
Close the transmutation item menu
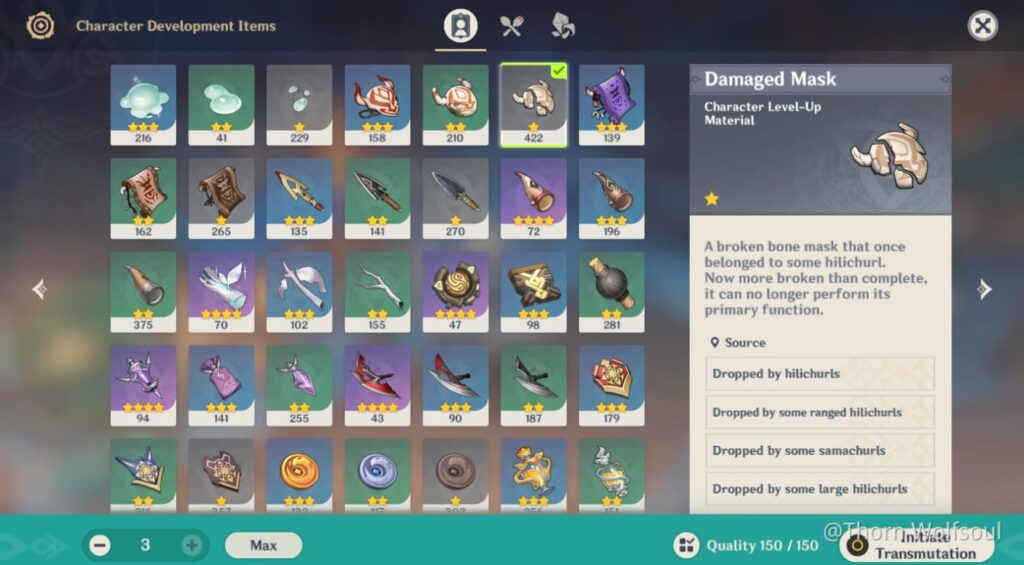983,26
